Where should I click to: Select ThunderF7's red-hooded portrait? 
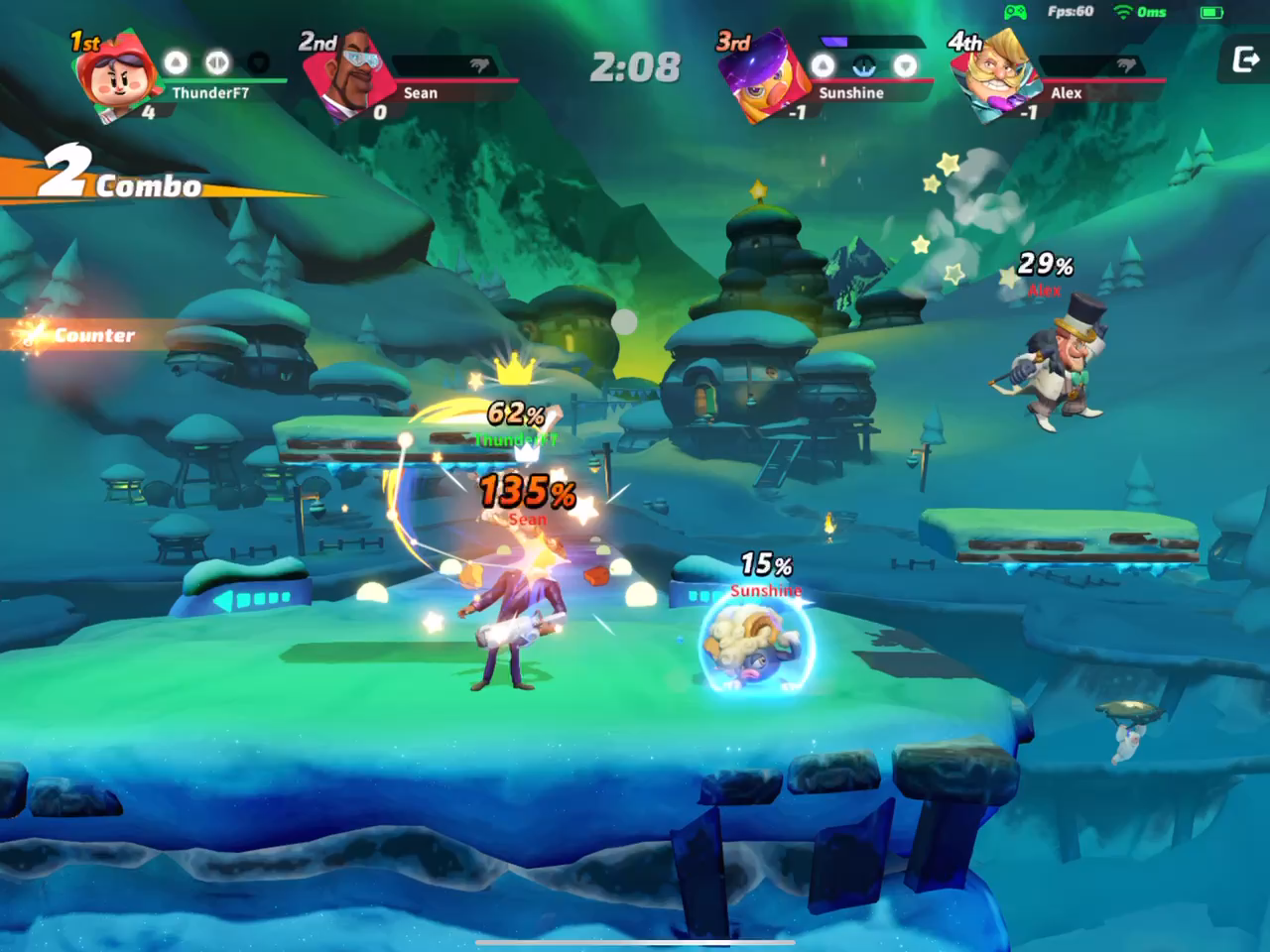pos(114,76)
